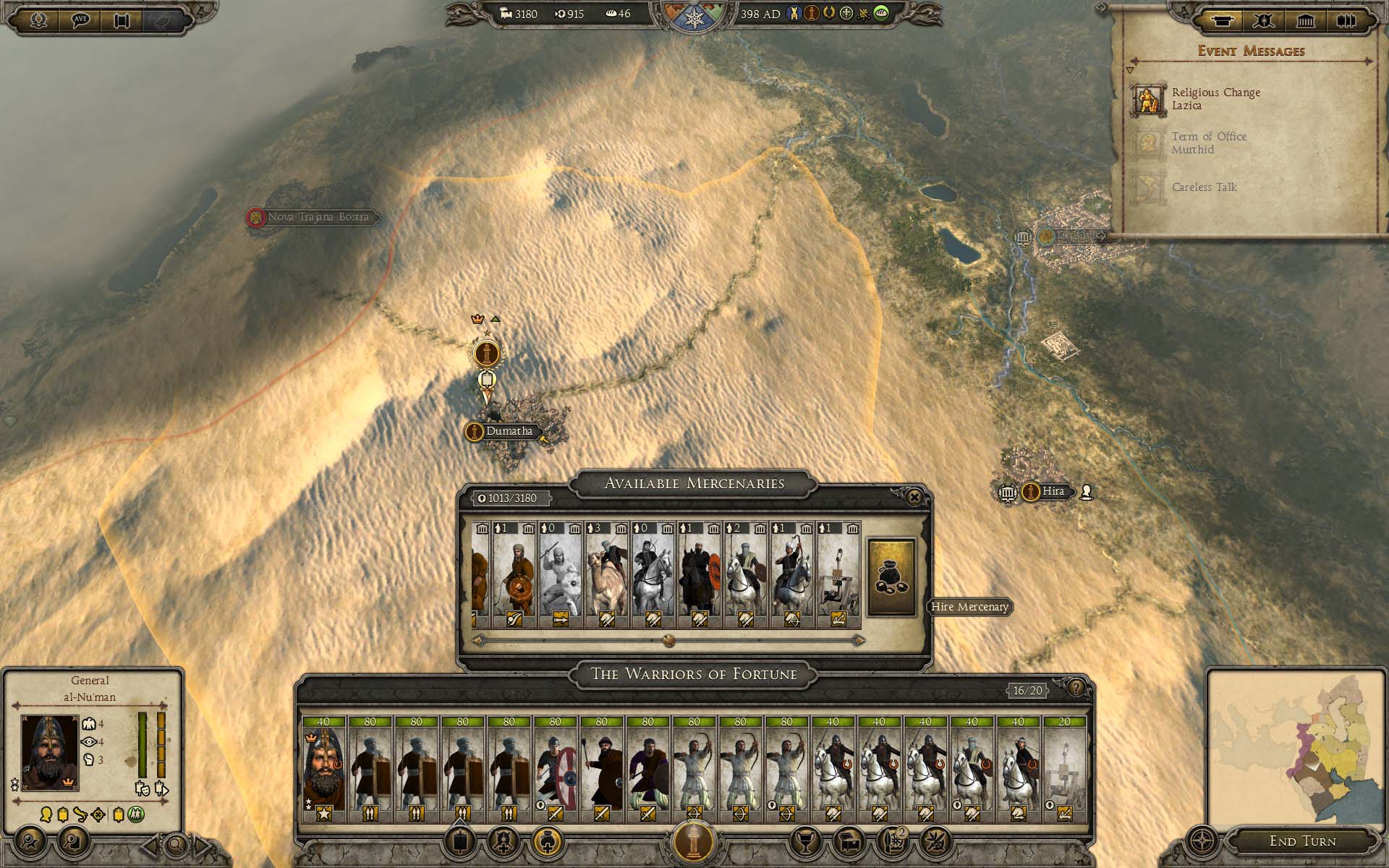Open the AVE speech bubble advisor menu

pos(80,20)
